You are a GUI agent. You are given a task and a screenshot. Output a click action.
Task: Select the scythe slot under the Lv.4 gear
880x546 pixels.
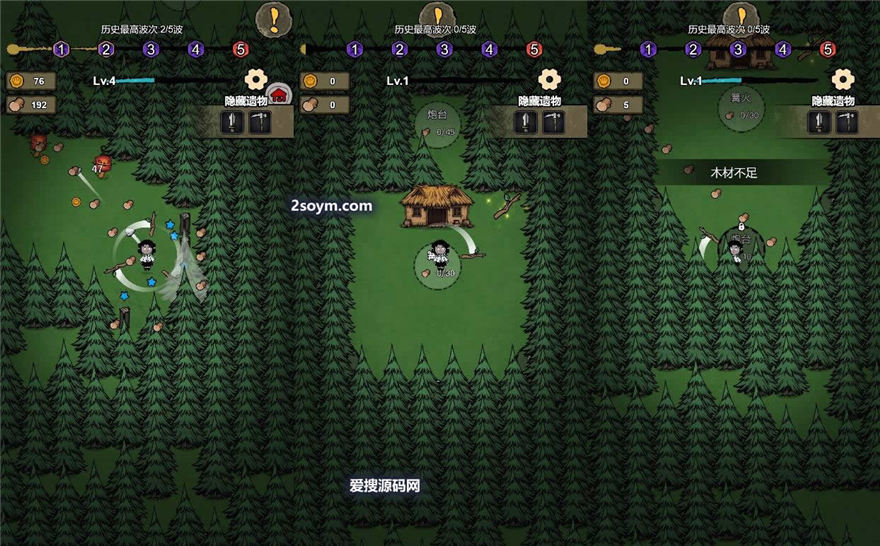(259, 122)
